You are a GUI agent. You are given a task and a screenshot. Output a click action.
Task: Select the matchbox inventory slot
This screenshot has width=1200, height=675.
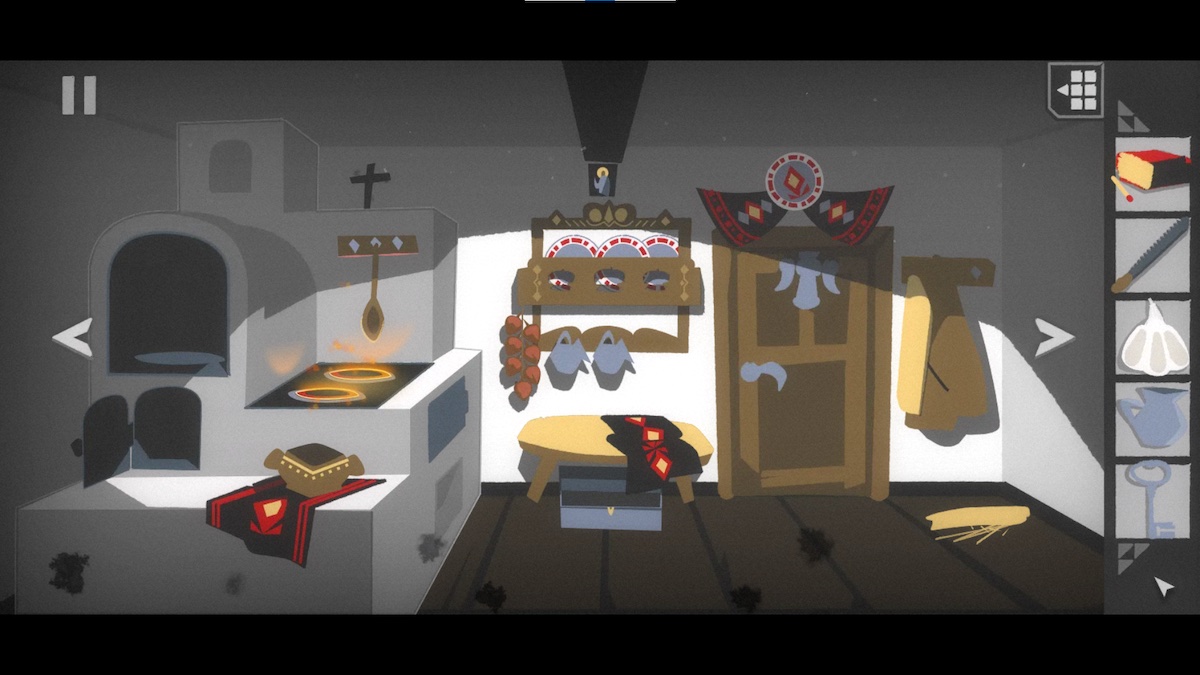pos(1152,175)
